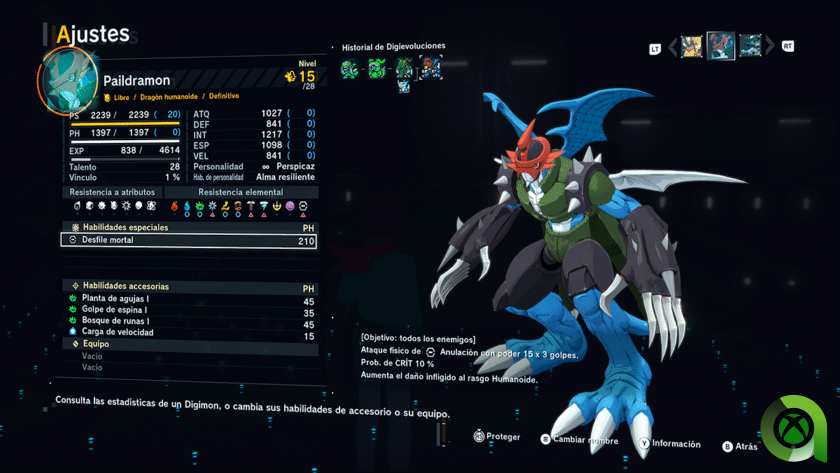
Task: Select the Paildramon icon in digivolution history
Action: tap(430, 68)
